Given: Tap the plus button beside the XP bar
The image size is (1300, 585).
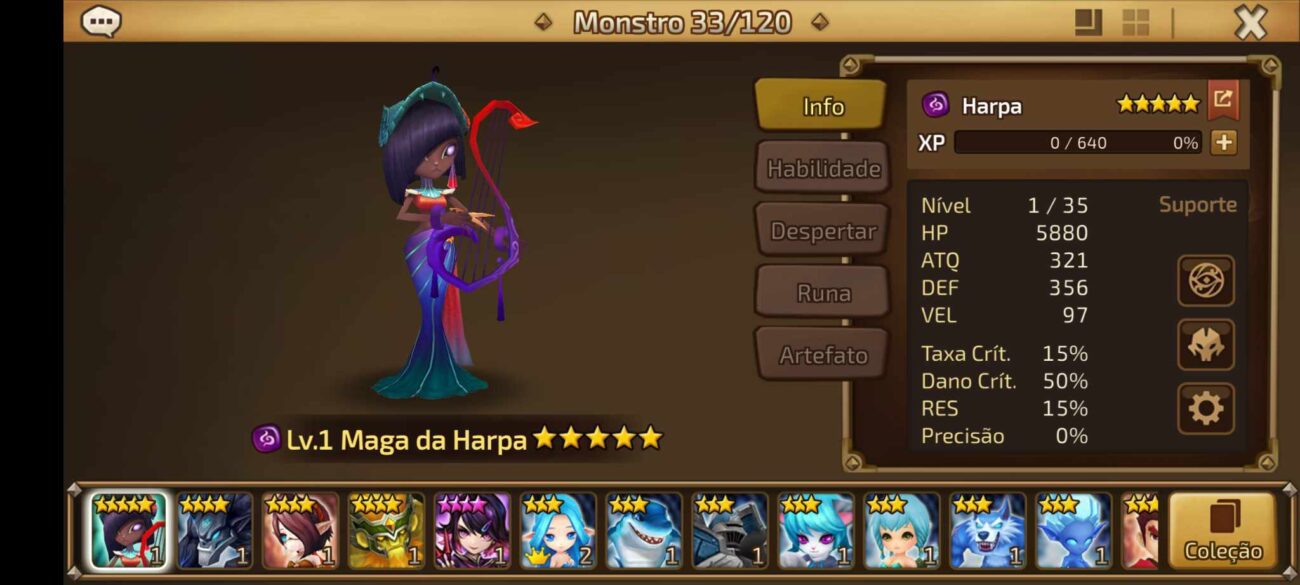Looking at the screenshot, I should [1223, 142].
